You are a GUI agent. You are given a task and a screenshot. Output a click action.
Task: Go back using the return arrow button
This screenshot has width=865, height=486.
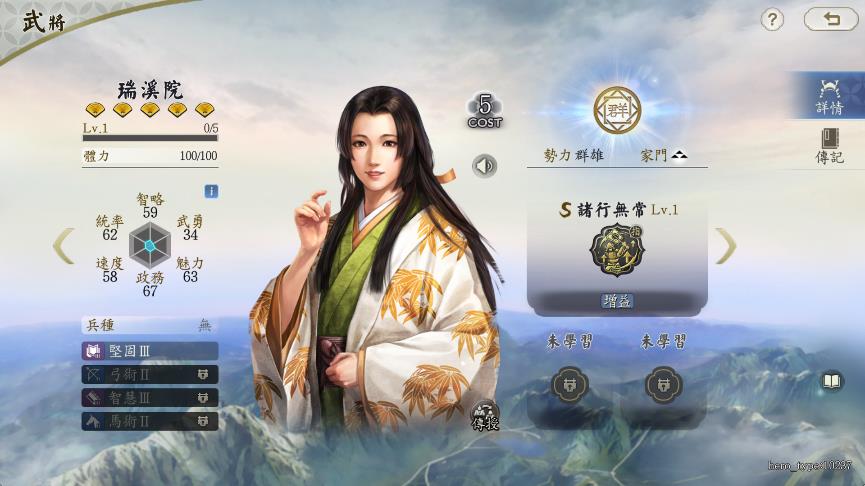pyautogui.click(x=830, y=19)
